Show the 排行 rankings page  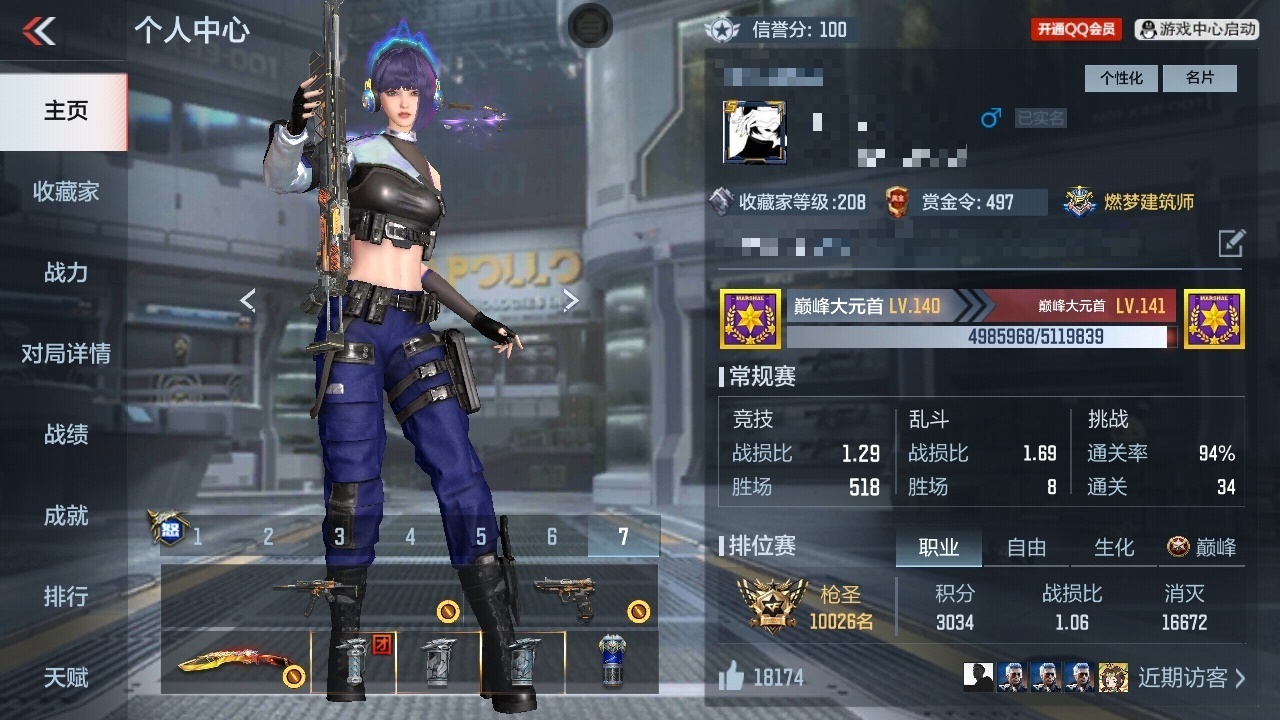65,597
